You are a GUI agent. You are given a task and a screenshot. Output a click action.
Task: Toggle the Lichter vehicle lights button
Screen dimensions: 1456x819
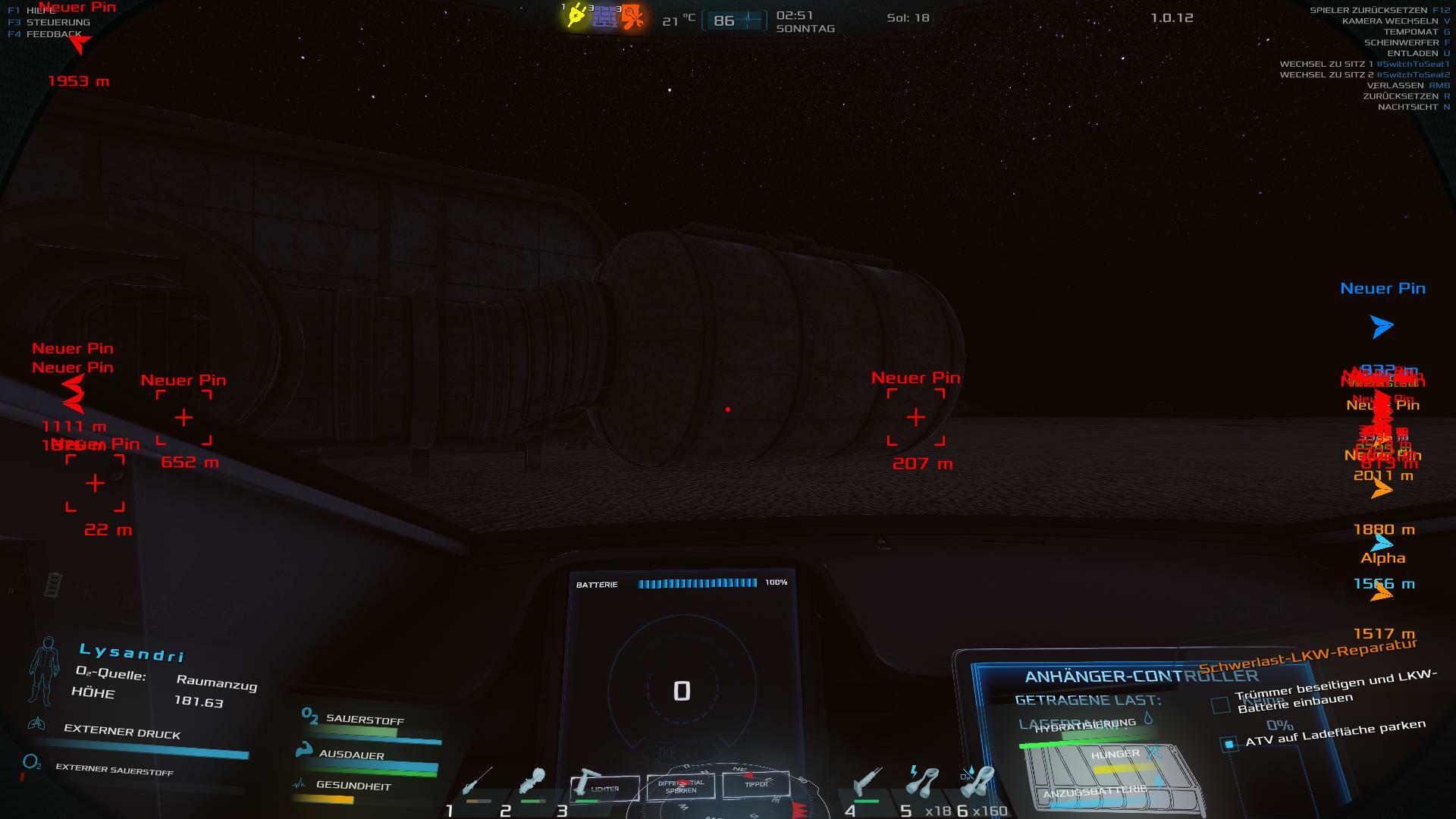[x=604, y=788]
